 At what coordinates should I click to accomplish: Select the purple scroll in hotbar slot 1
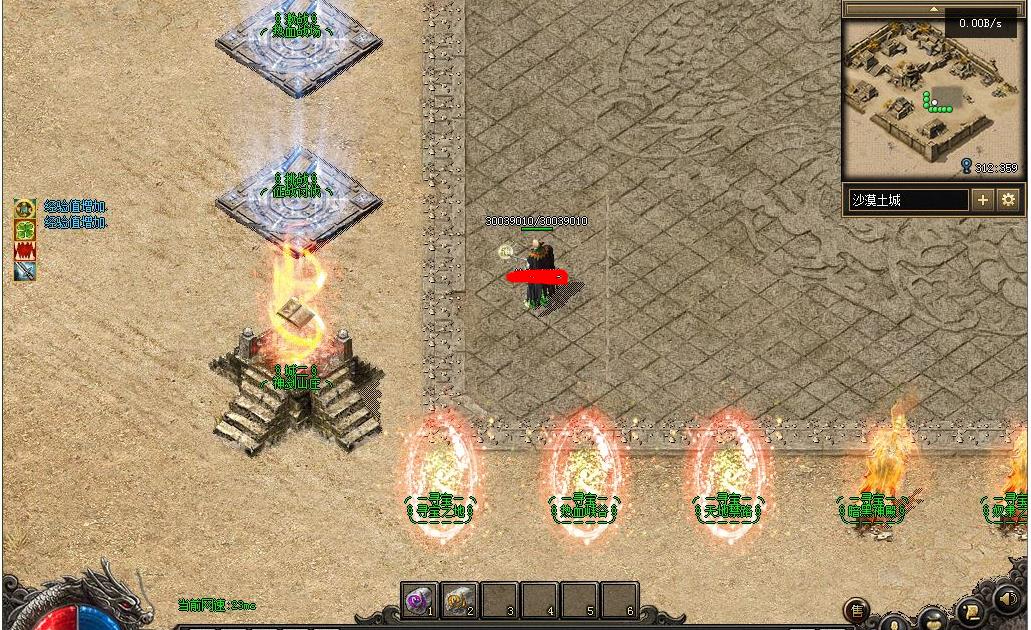(419, 600)
